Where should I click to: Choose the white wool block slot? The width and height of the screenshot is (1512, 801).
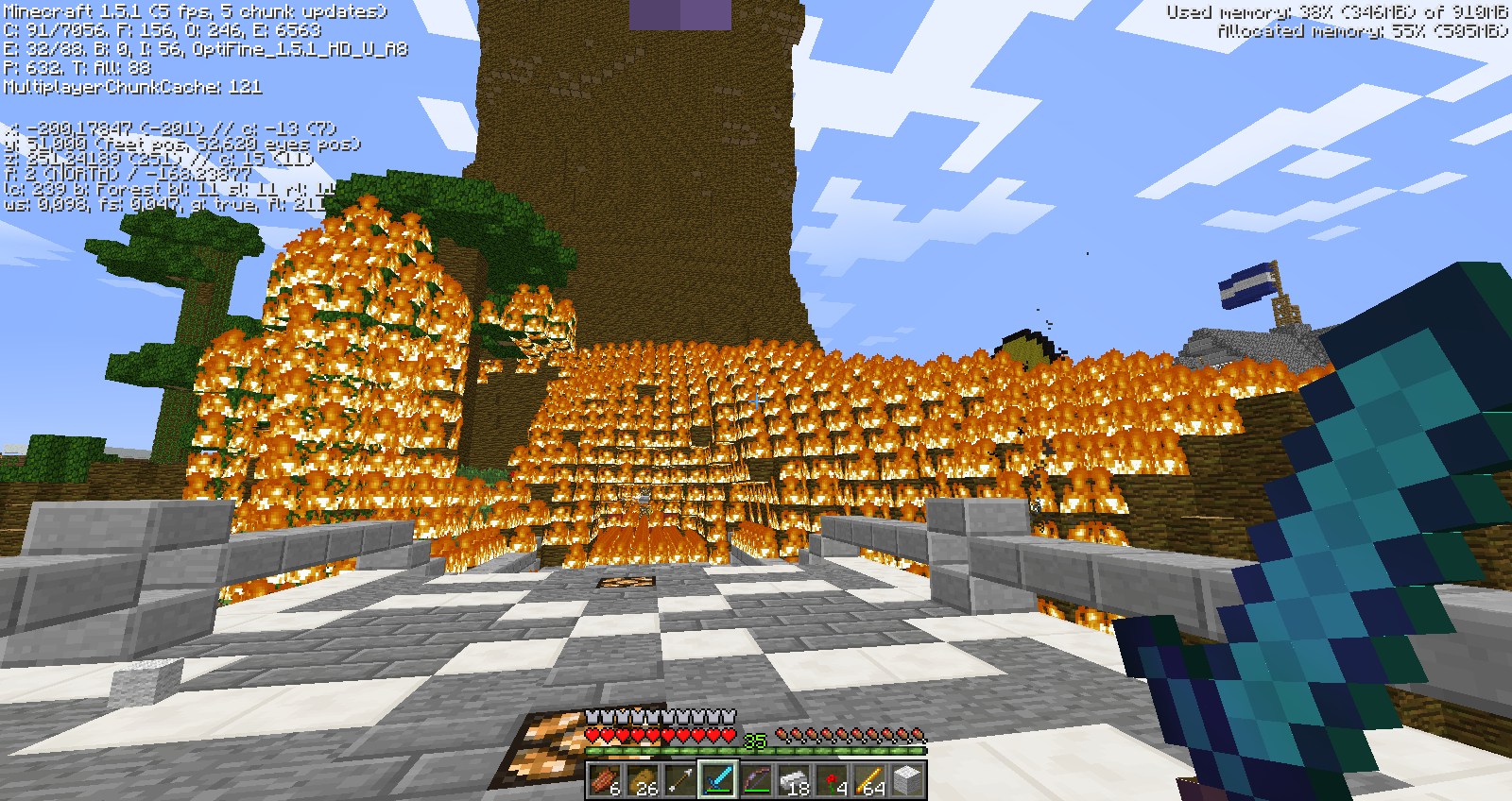907,780
